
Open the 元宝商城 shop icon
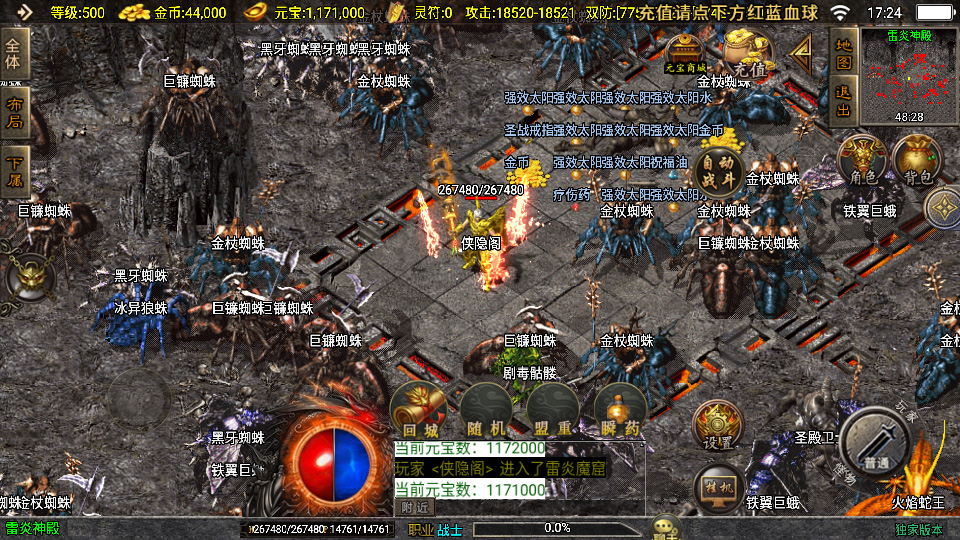point(686,52)
